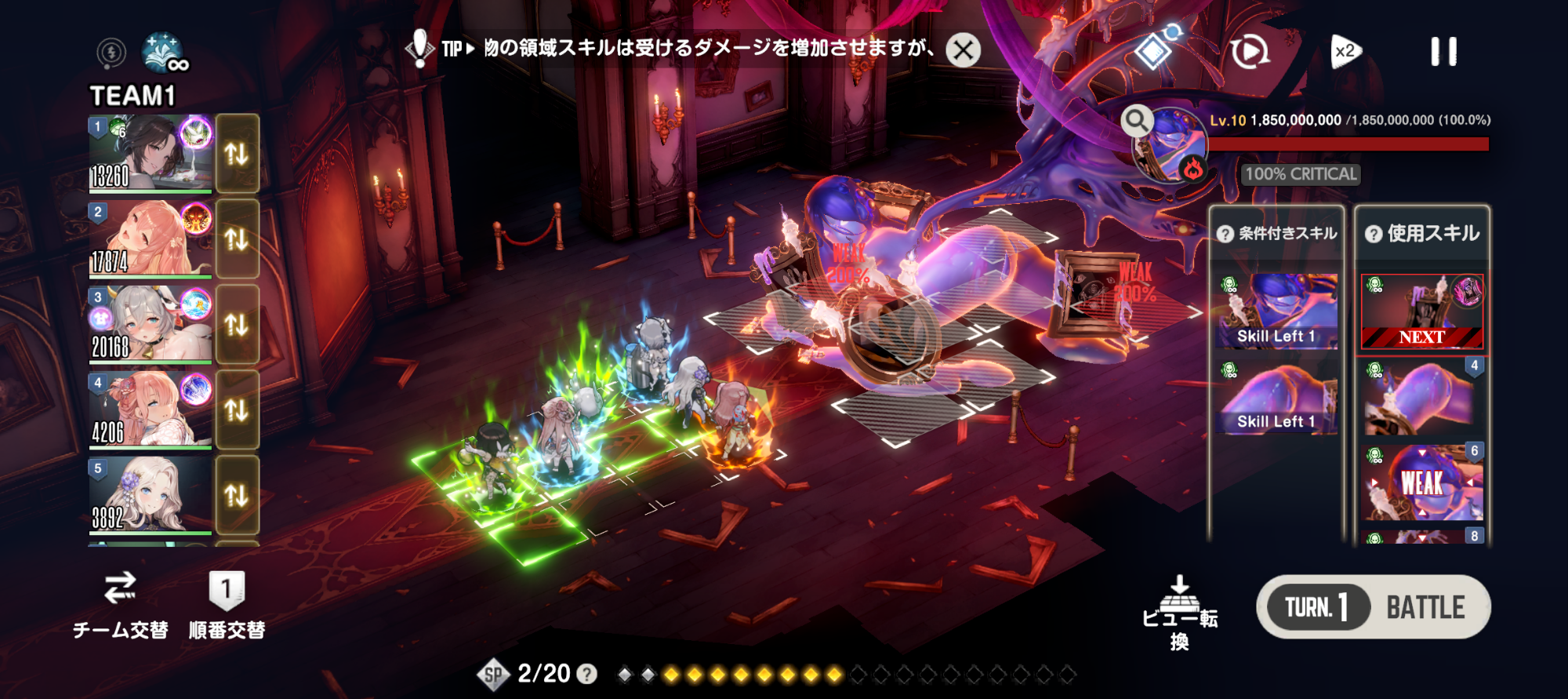Select the team member with 17874 HP

[150, 238]
